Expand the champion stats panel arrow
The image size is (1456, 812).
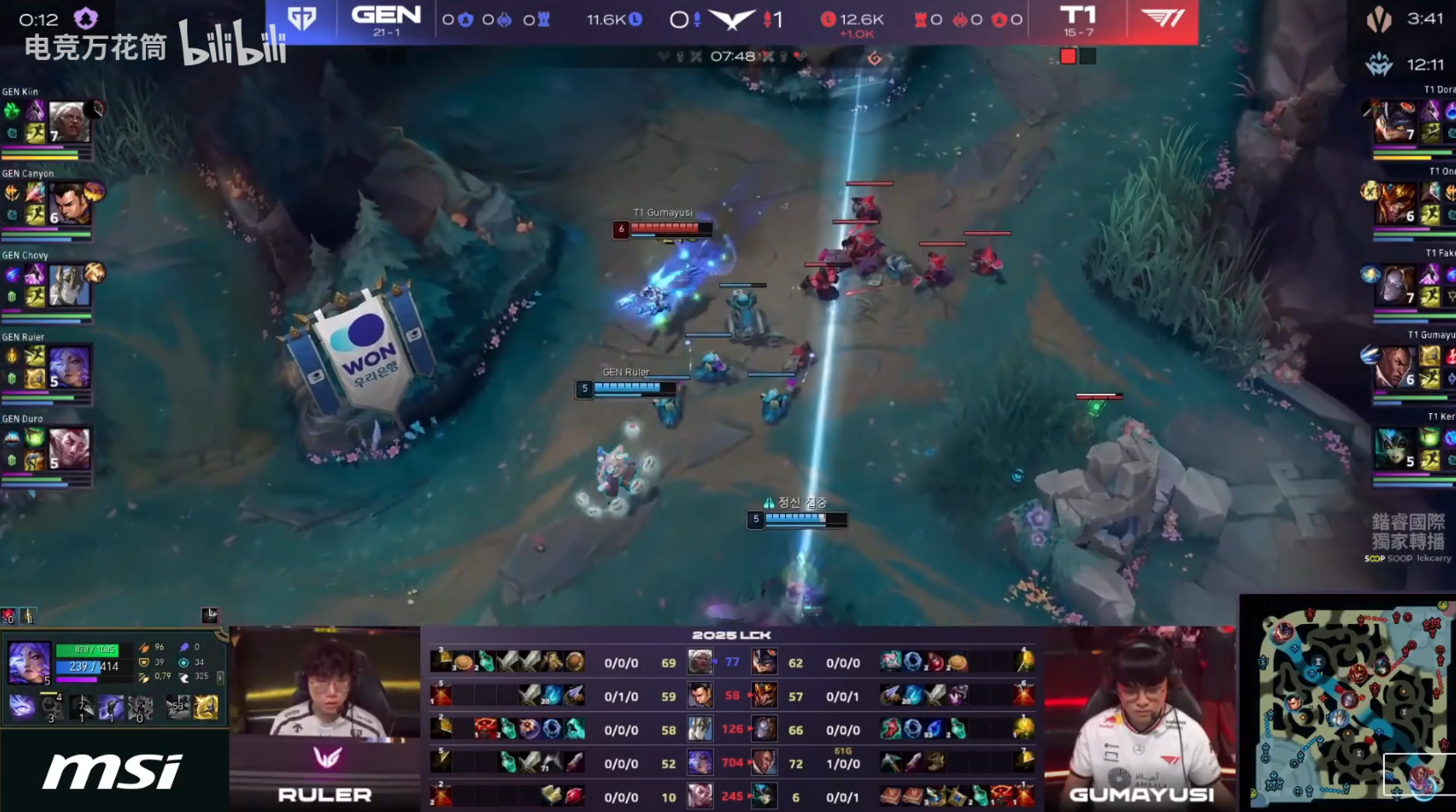pyautogui.click(x=220, y=678)
